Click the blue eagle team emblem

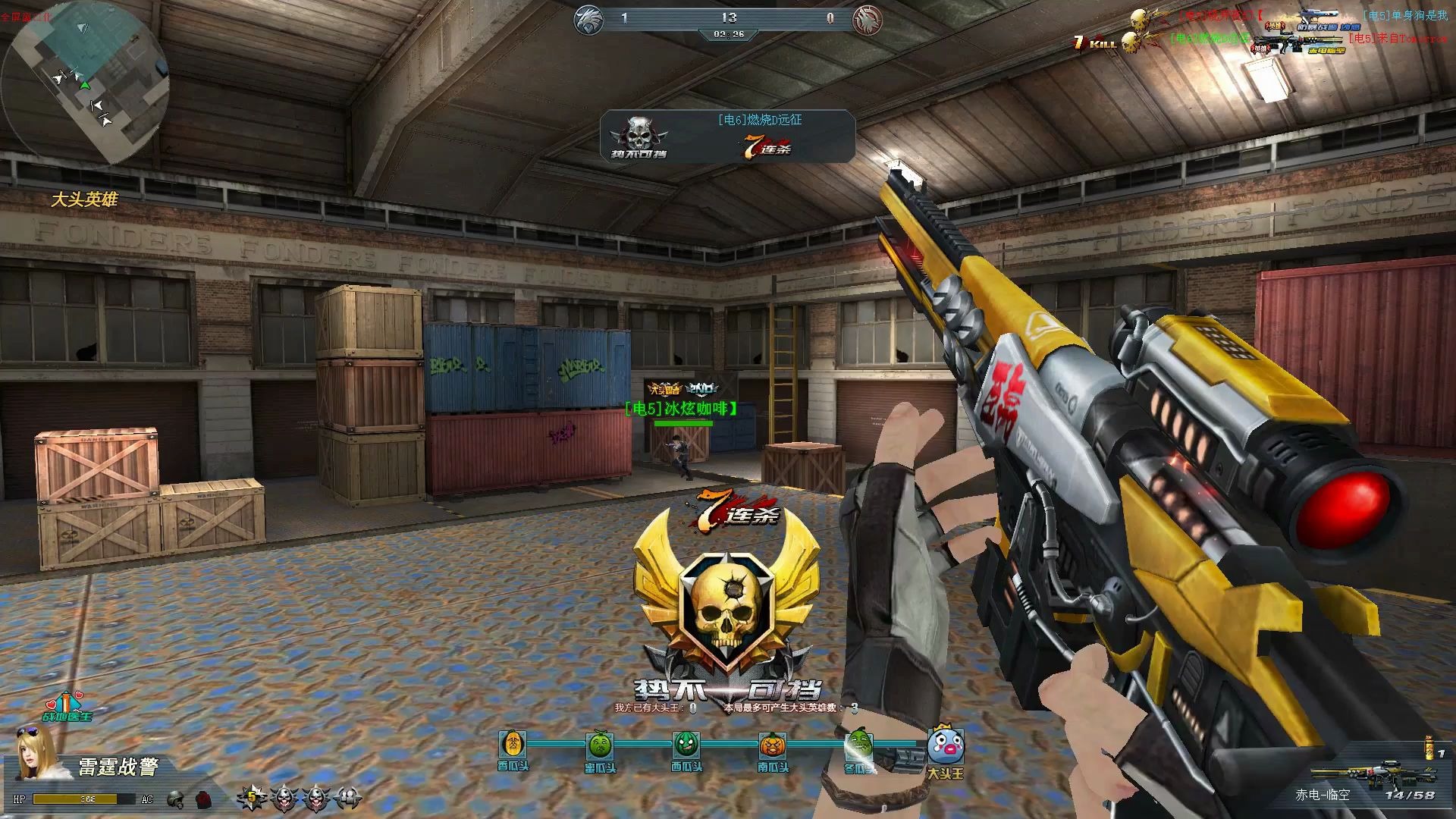585,20
